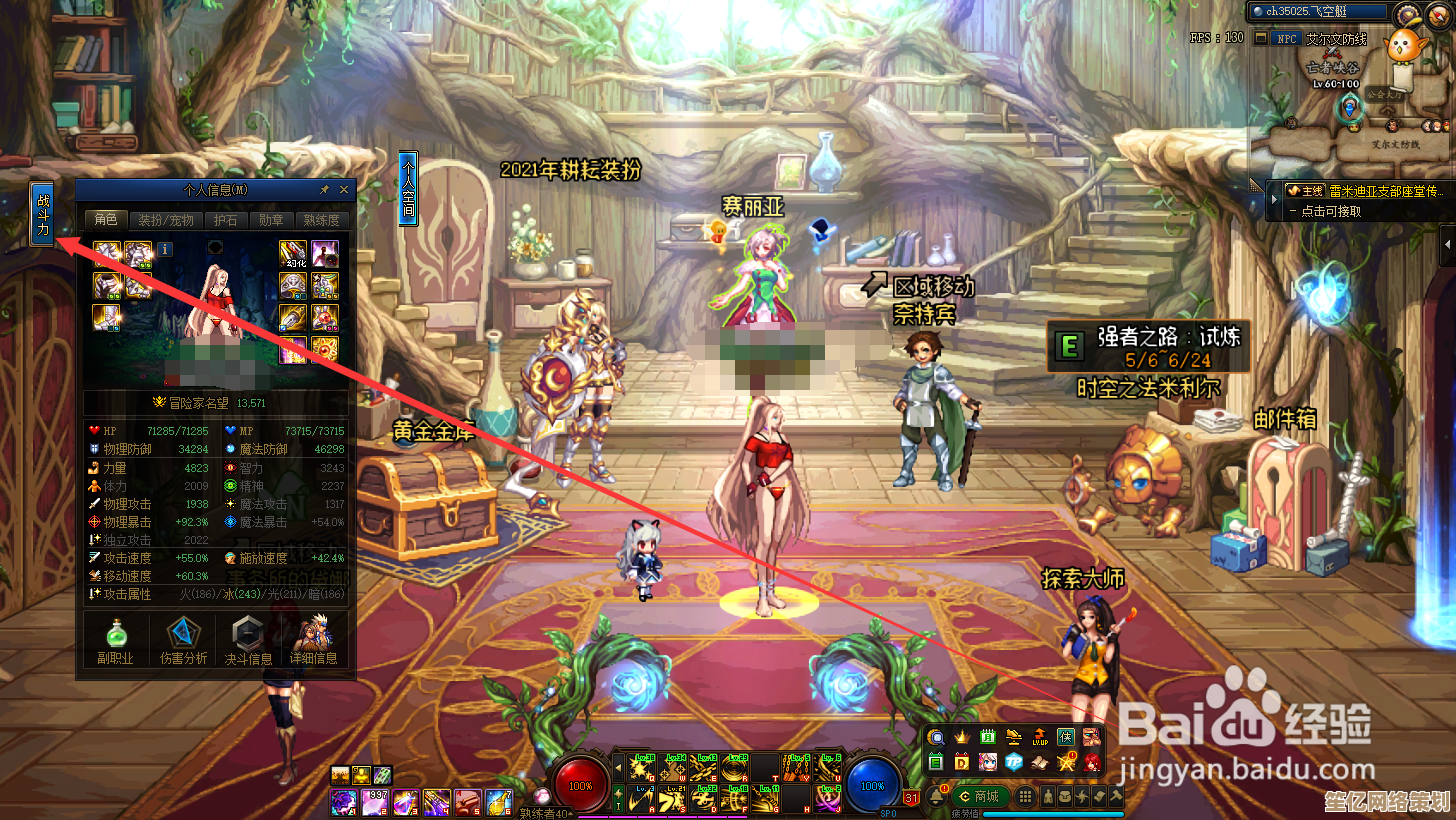Select the 护石 tab
Viewport: 1456px width, 820px height.
click(225, 220)
